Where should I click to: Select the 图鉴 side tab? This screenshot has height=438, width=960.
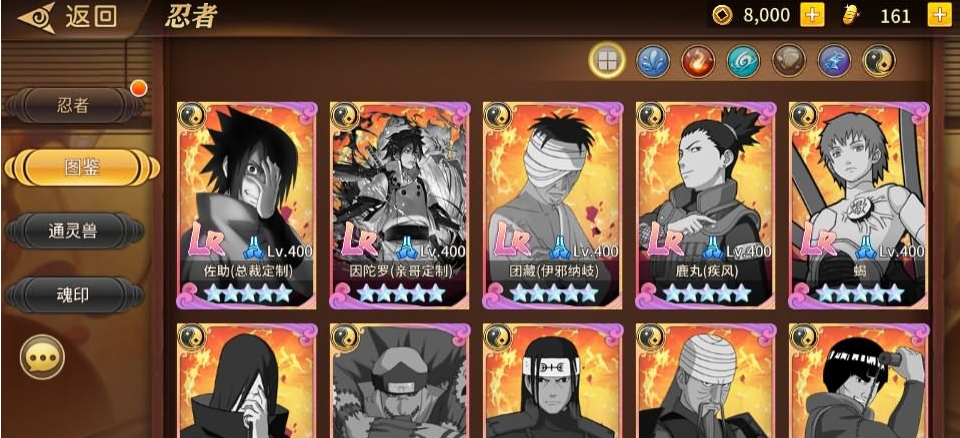[x=81, y=167]
